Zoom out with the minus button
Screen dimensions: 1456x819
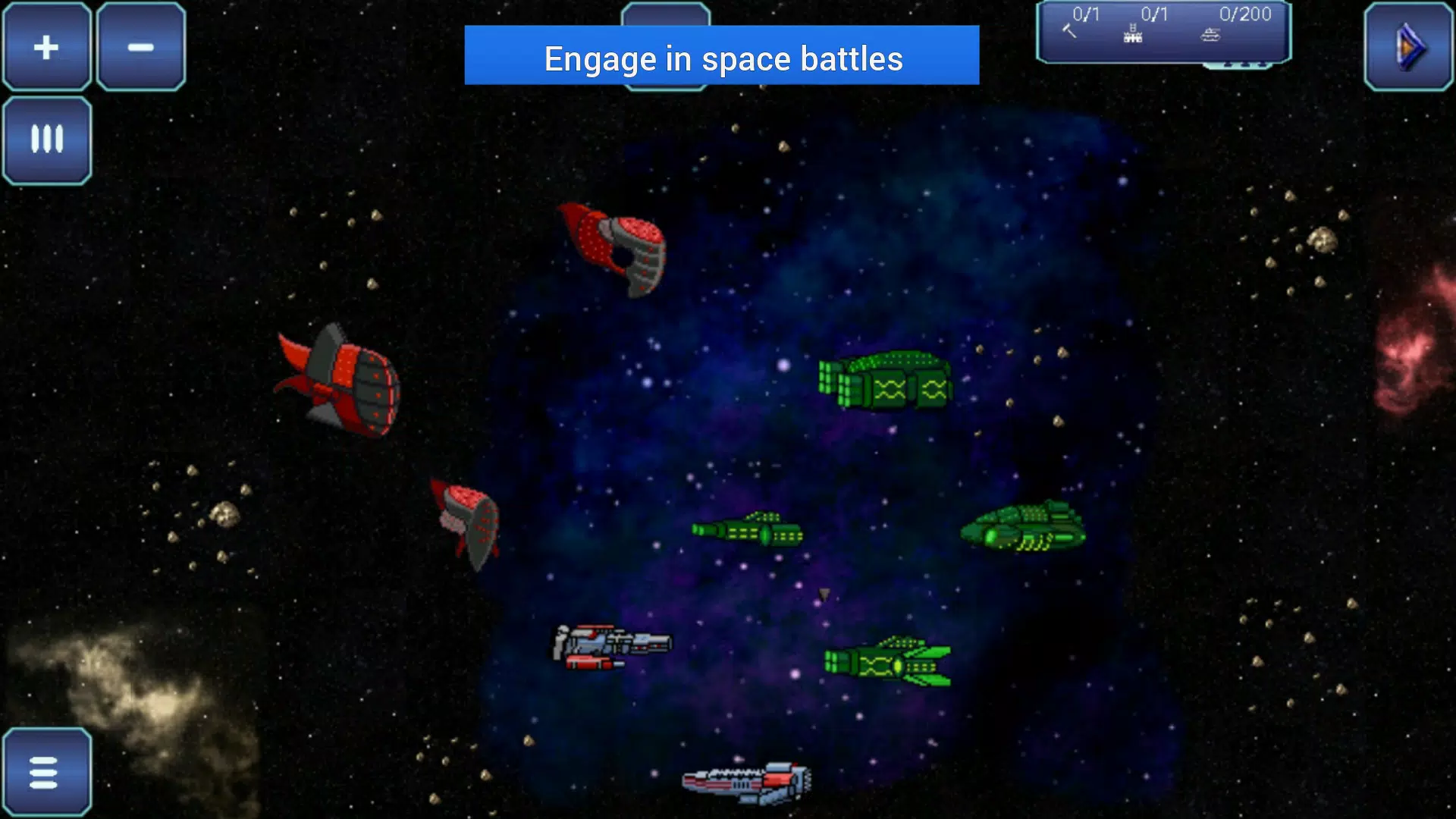click(140, 47)
